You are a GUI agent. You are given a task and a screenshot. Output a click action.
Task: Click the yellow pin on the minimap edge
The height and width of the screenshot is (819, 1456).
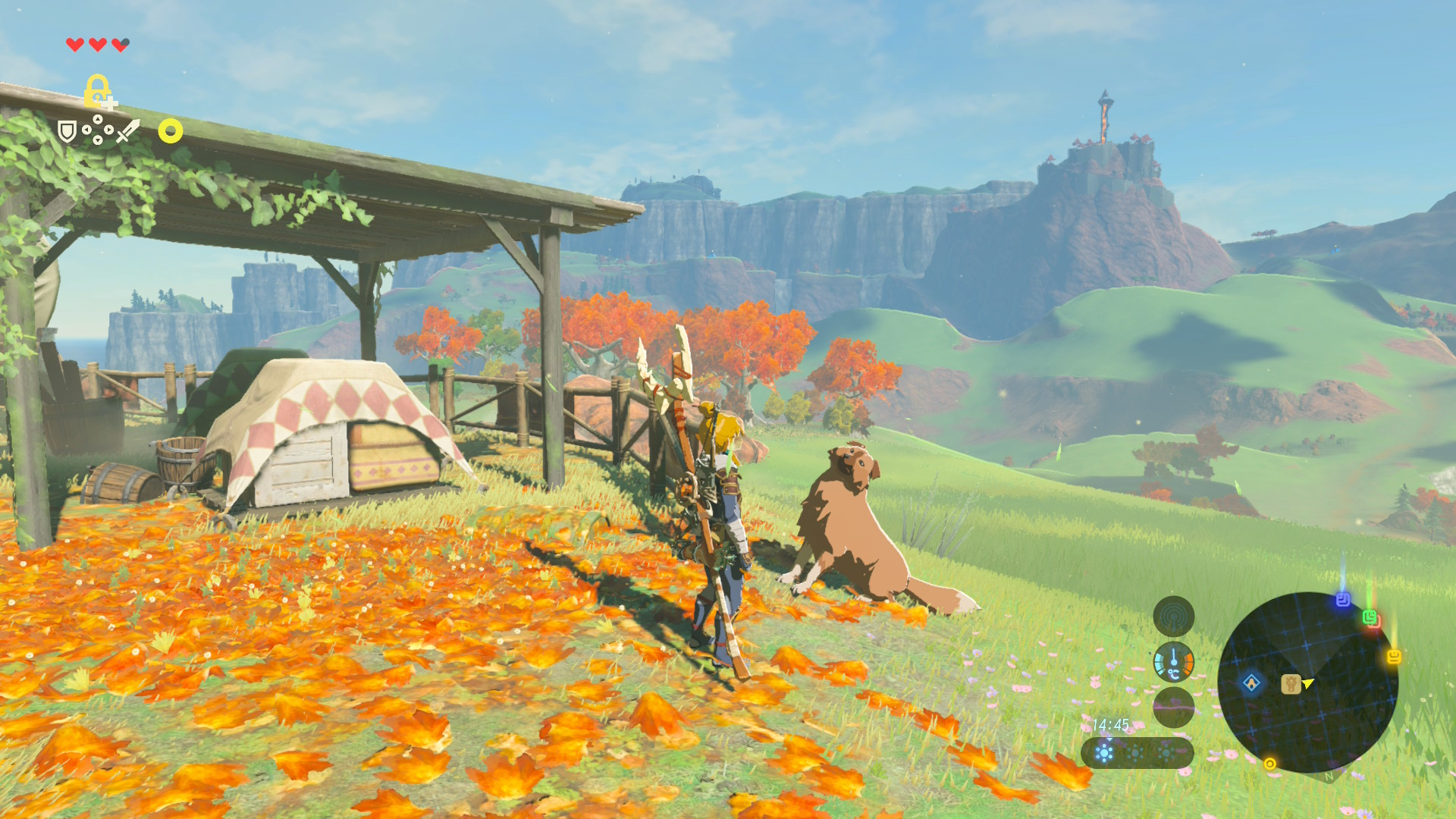[1394, 657]
